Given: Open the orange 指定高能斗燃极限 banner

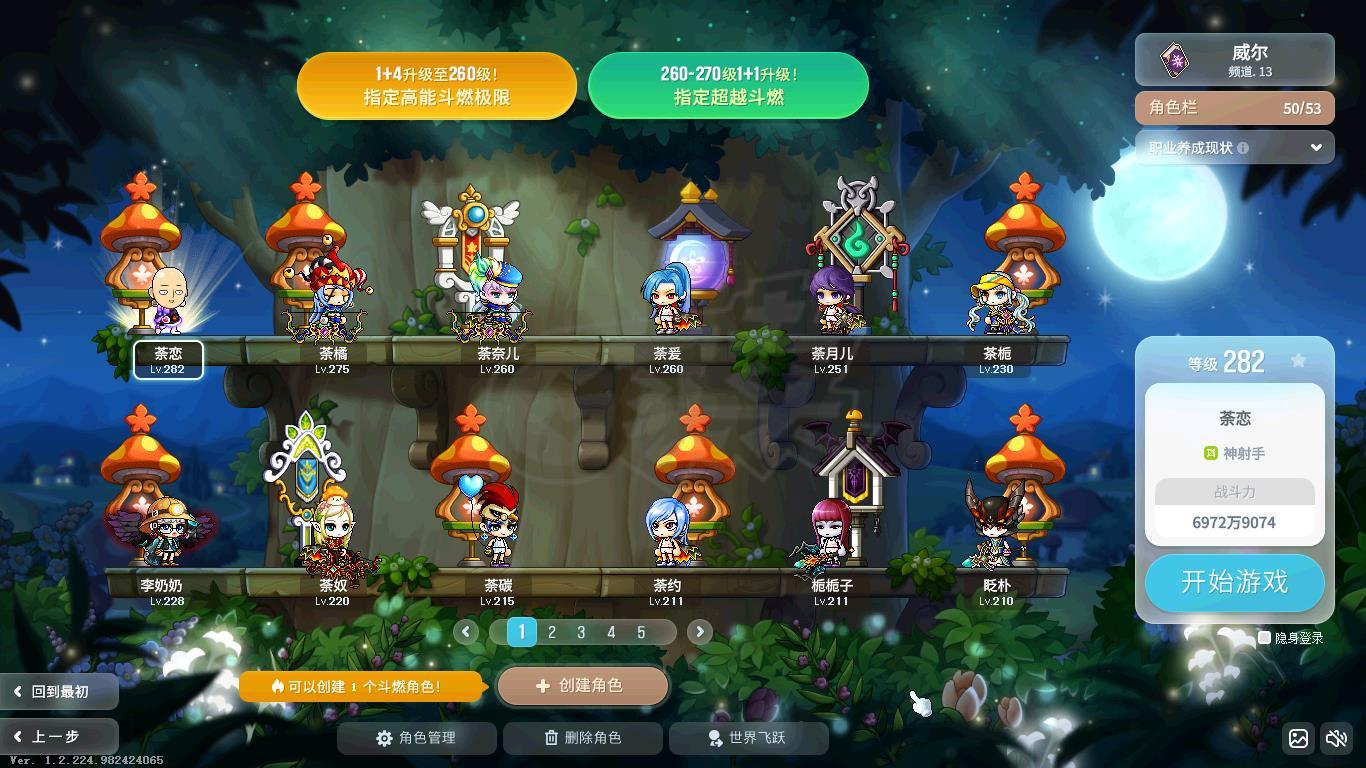Looking at the screenshot, I should [437, 86].
